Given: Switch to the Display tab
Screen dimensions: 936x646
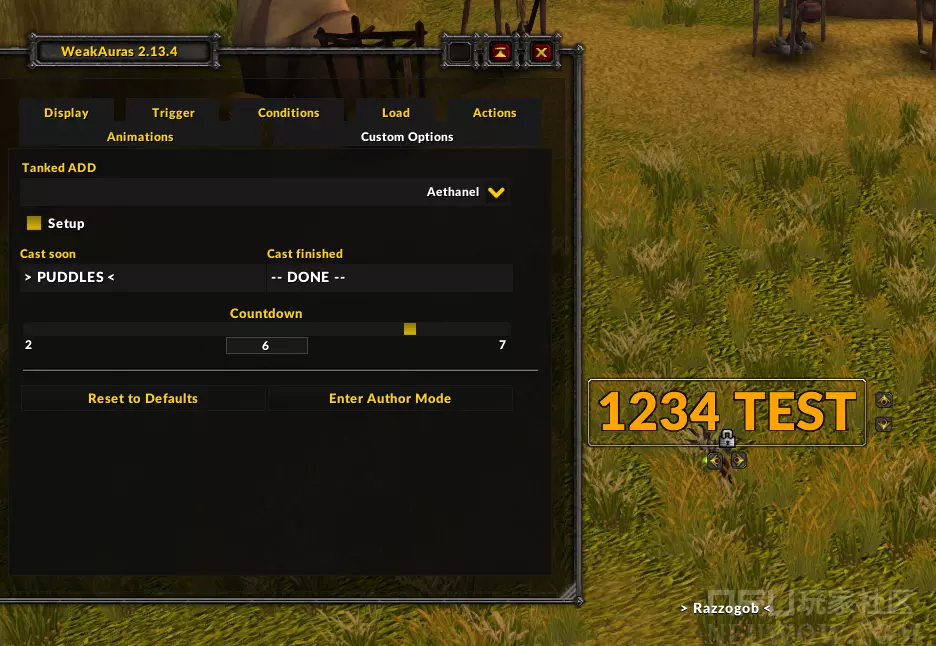Looking at the screenshot, I should [66, 113].
